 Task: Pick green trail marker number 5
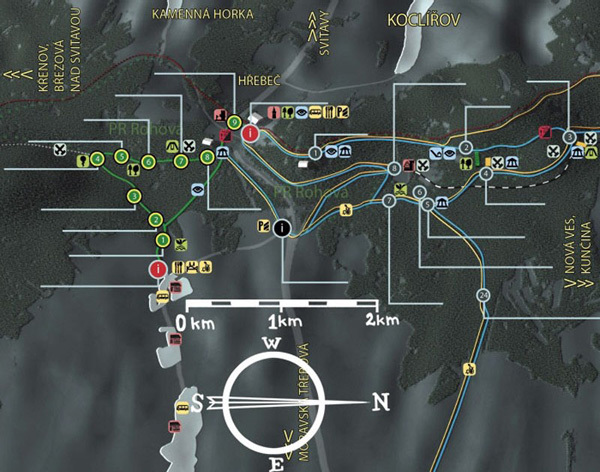point(121,156)
